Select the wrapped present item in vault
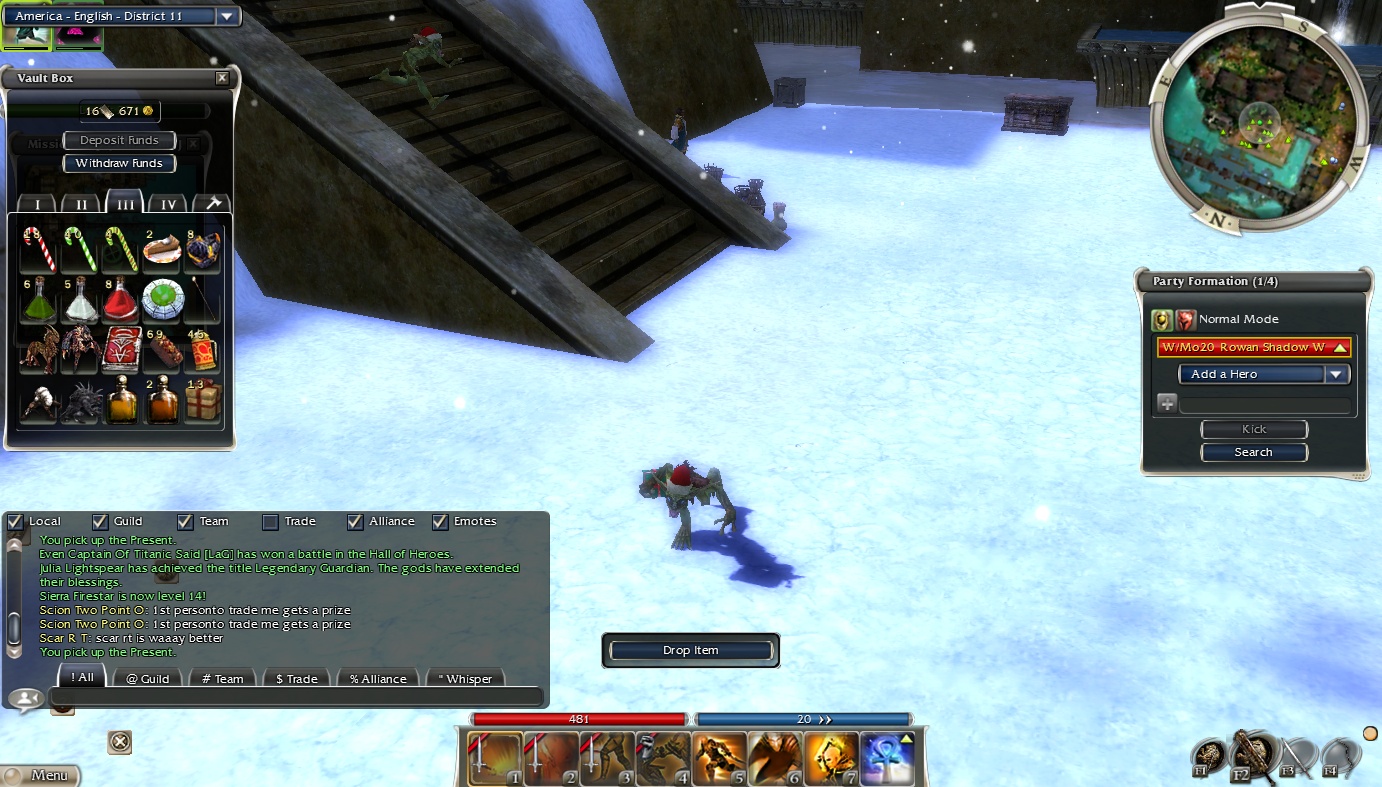This screenshot has height=787, width=1382. [203, 400]
